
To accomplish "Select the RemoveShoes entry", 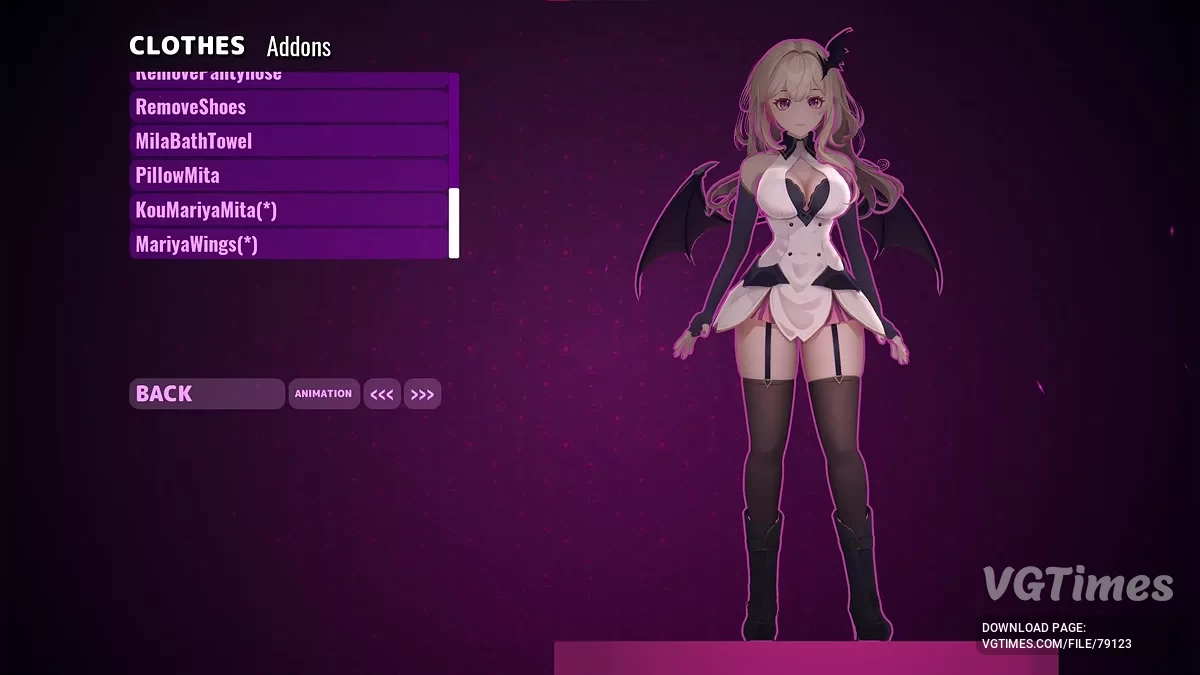I will [289, 107].
